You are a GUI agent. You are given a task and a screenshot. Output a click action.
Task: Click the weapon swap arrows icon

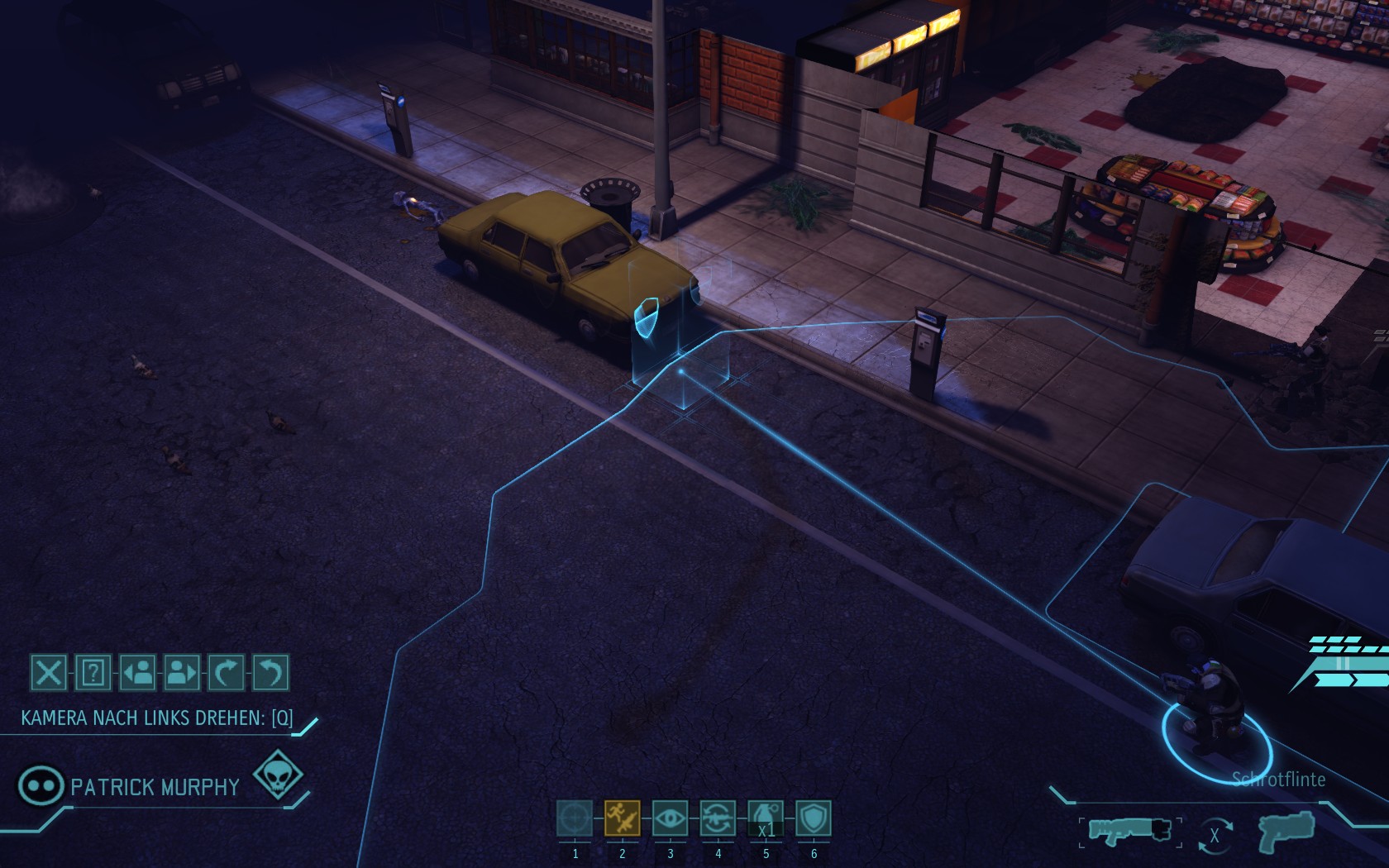[1214, 835]
